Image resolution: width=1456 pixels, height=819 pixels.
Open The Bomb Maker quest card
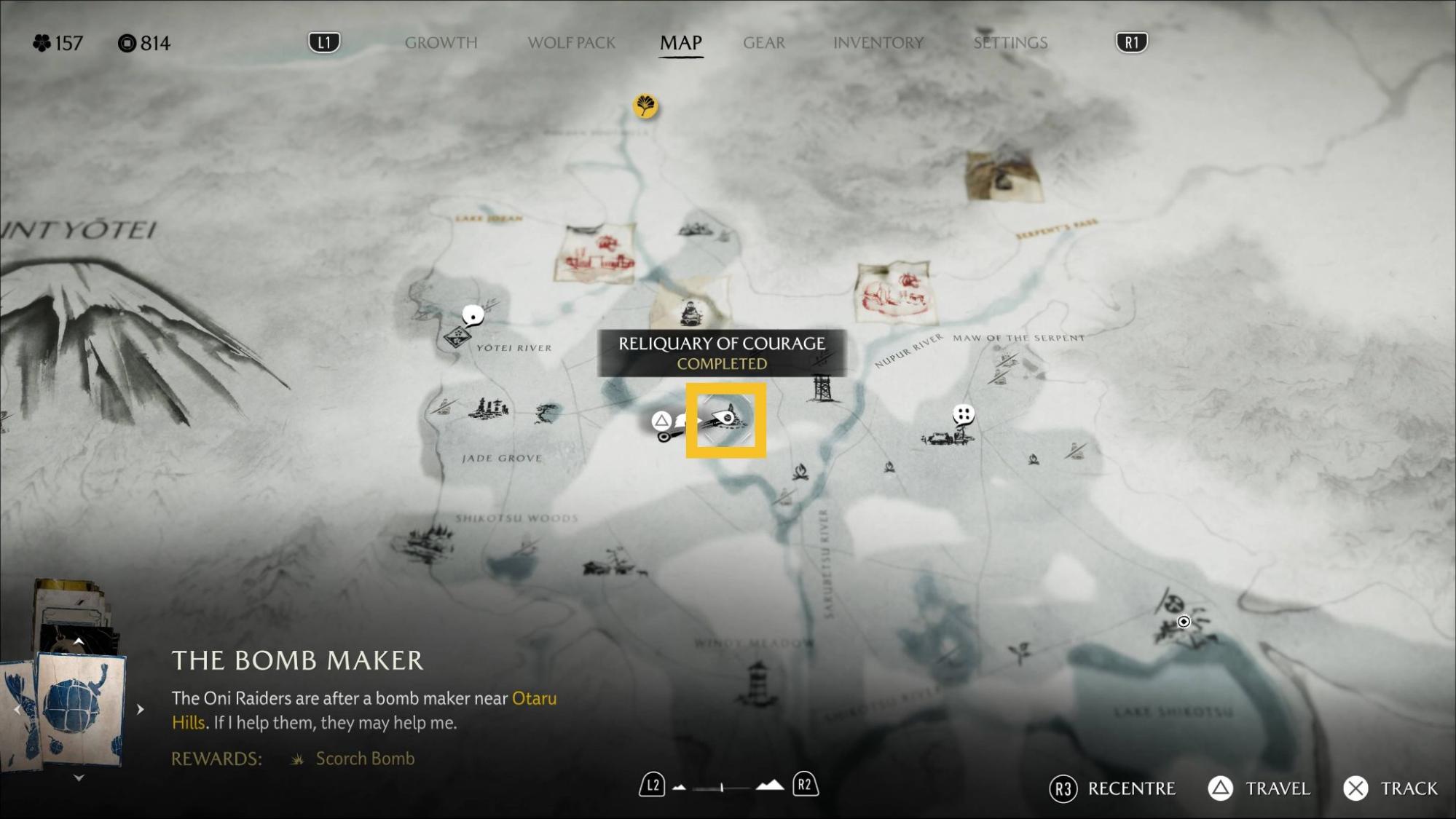pyautogui.click(x=80, y=709)
